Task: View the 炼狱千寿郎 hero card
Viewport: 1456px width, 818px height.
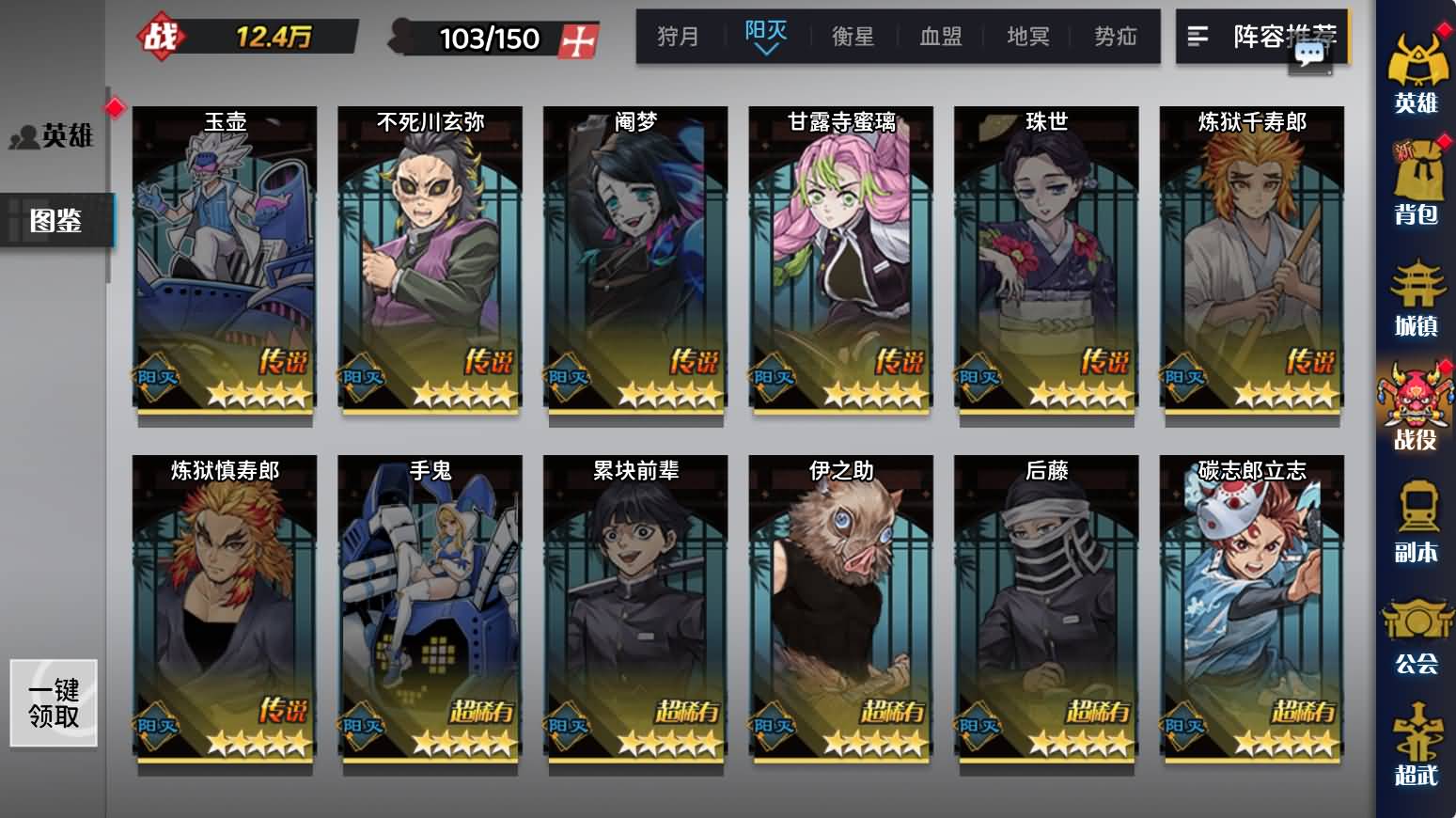Action: 1251,259
